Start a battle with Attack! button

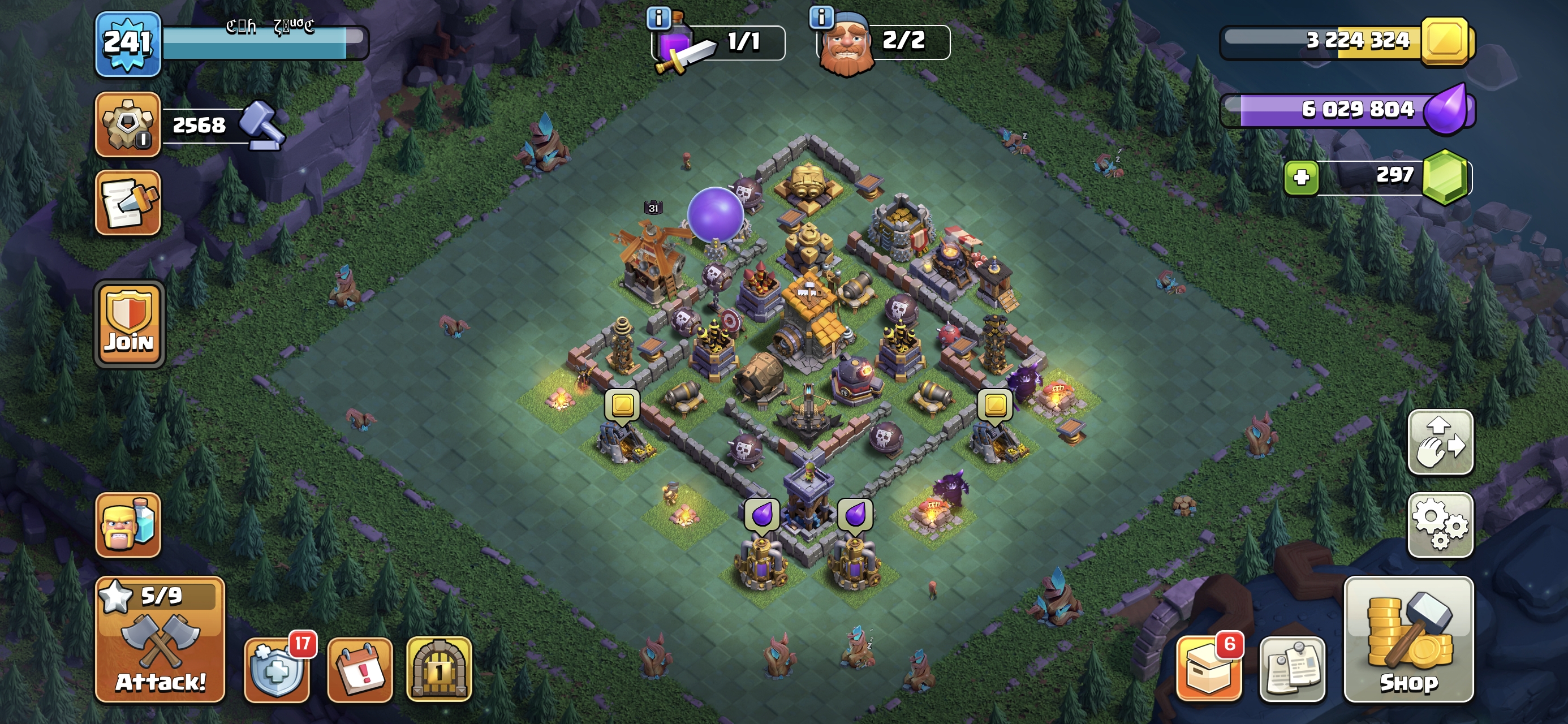[160, 639]
